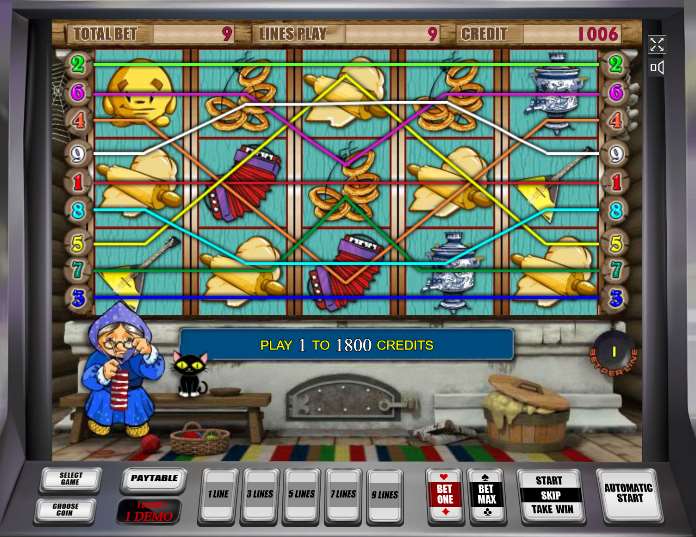Hit the Bet Max button
696x537 pixels.
click(486, 494)
